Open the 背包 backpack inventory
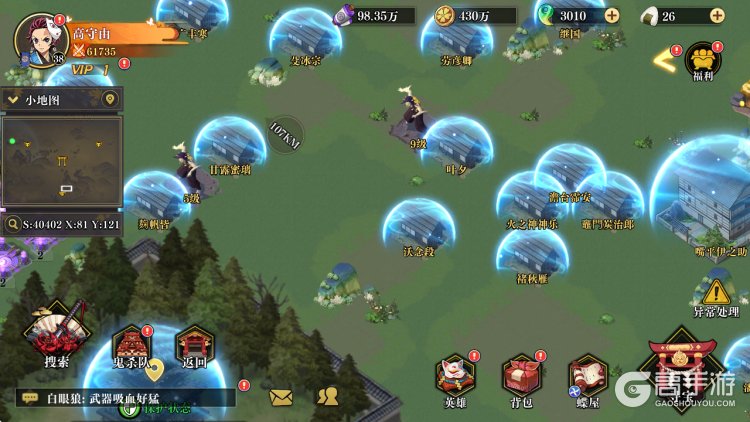 click(x=521, y=379)
